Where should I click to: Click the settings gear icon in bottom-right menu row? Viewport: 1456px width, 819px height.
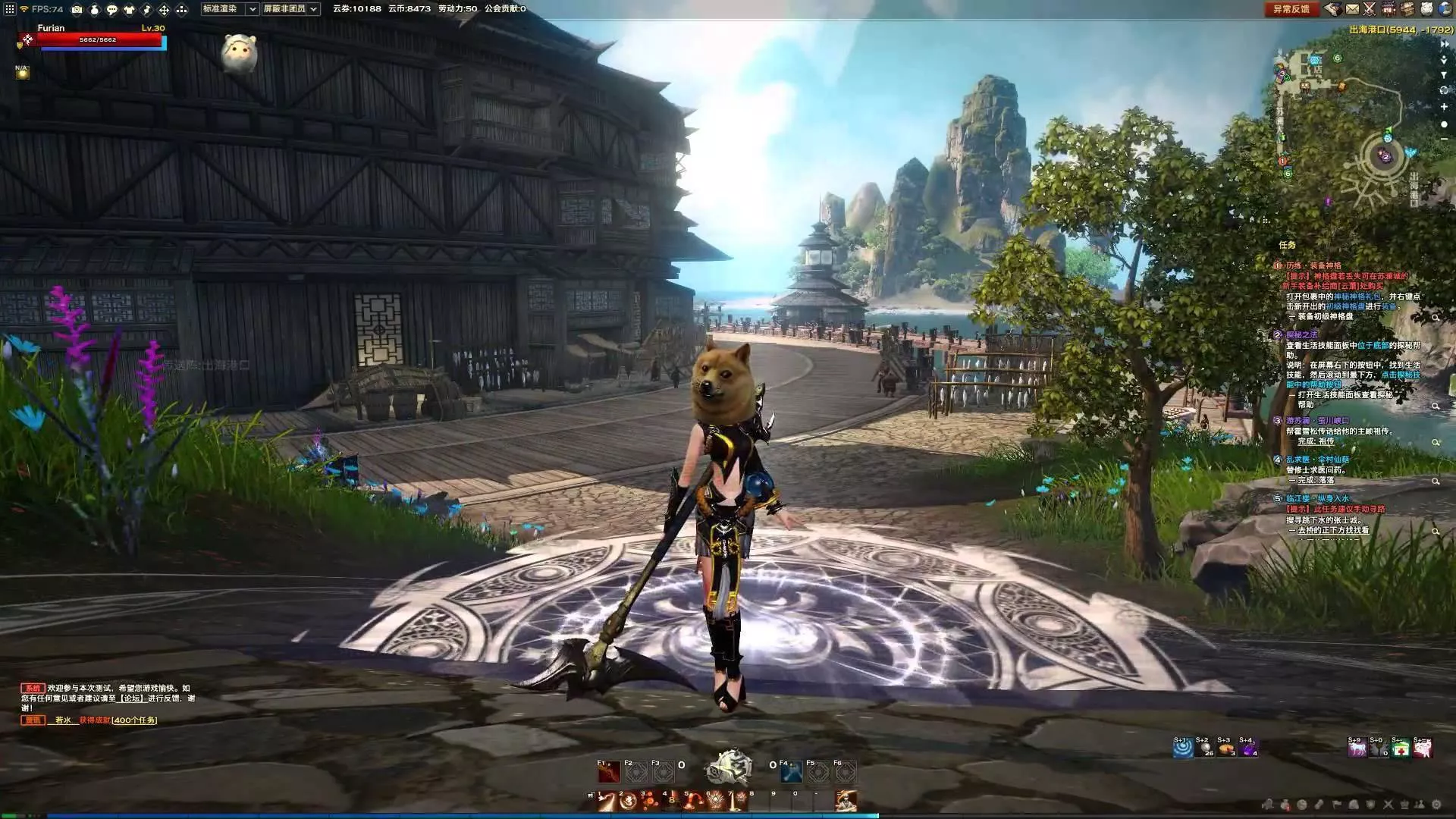[x=1436, y=805]
